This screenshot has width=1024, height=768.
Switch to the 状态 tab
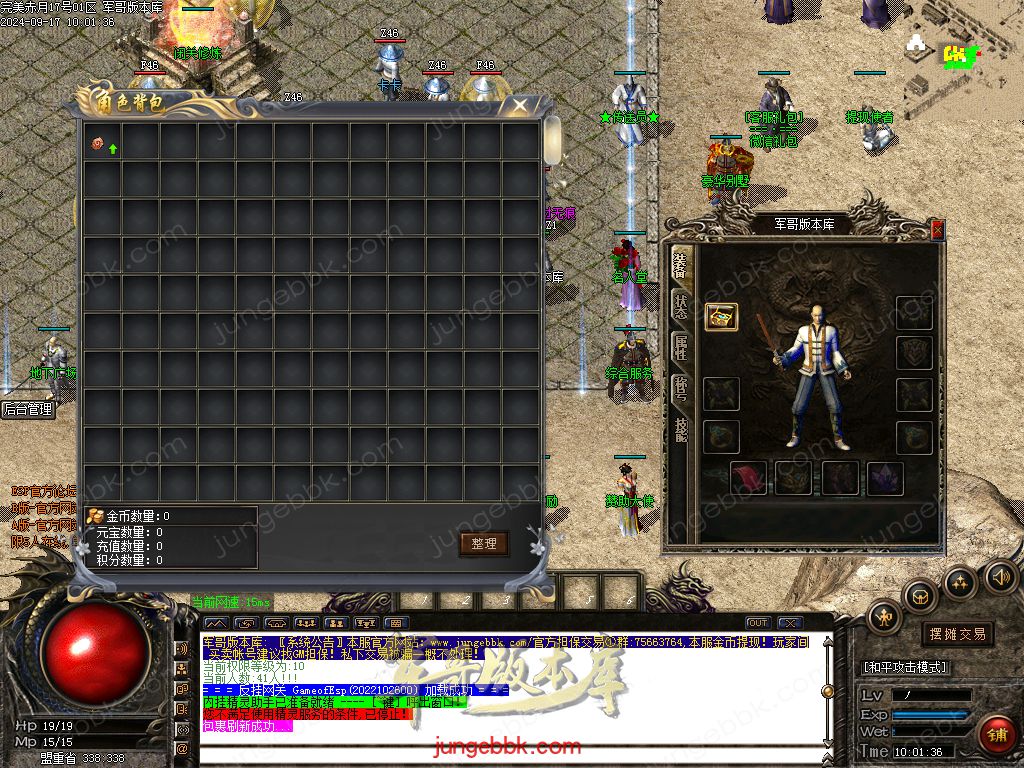[x=681, y=304]
